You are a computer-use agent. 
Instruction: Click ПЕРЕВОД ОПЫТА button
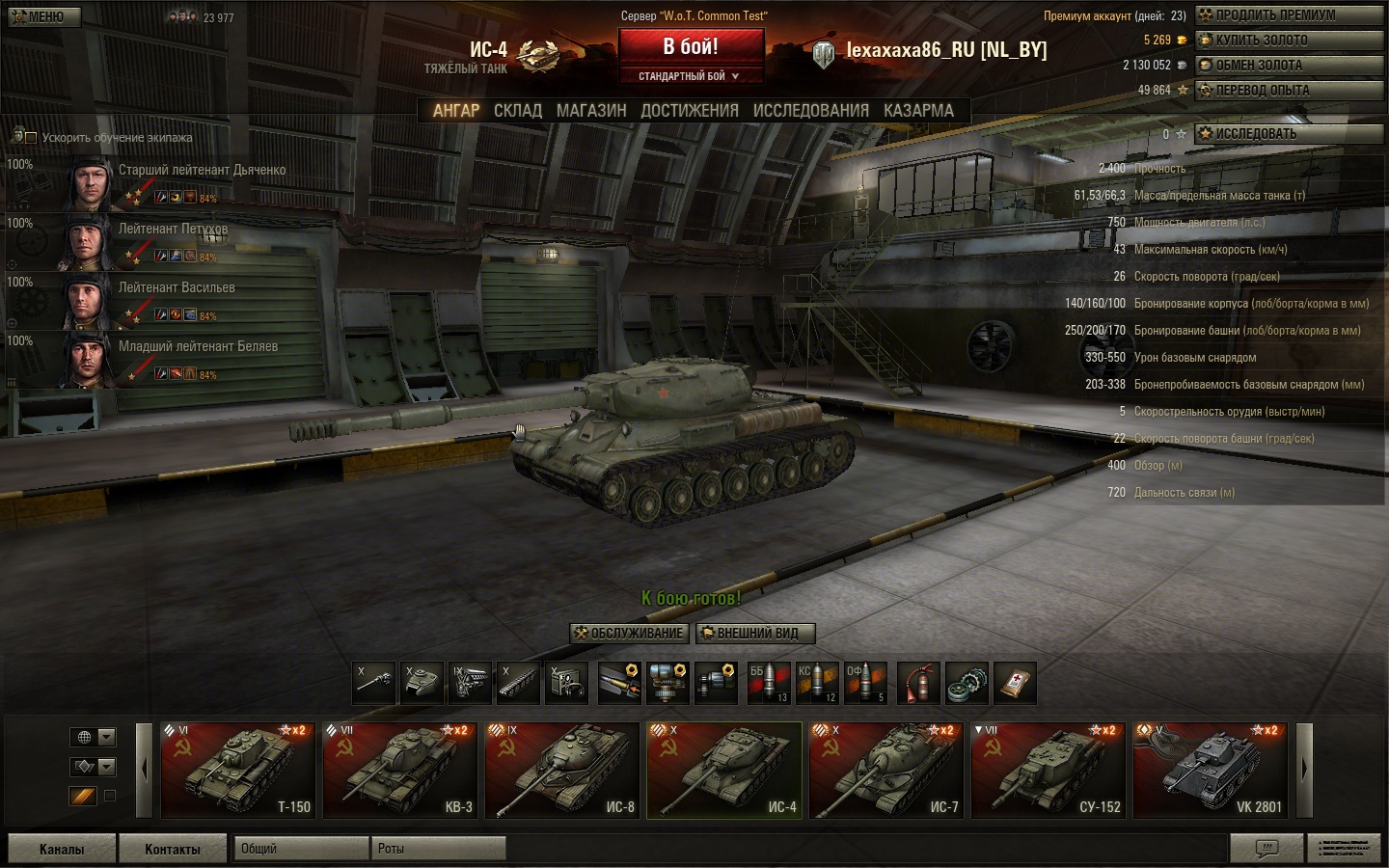pos(1289,91)
